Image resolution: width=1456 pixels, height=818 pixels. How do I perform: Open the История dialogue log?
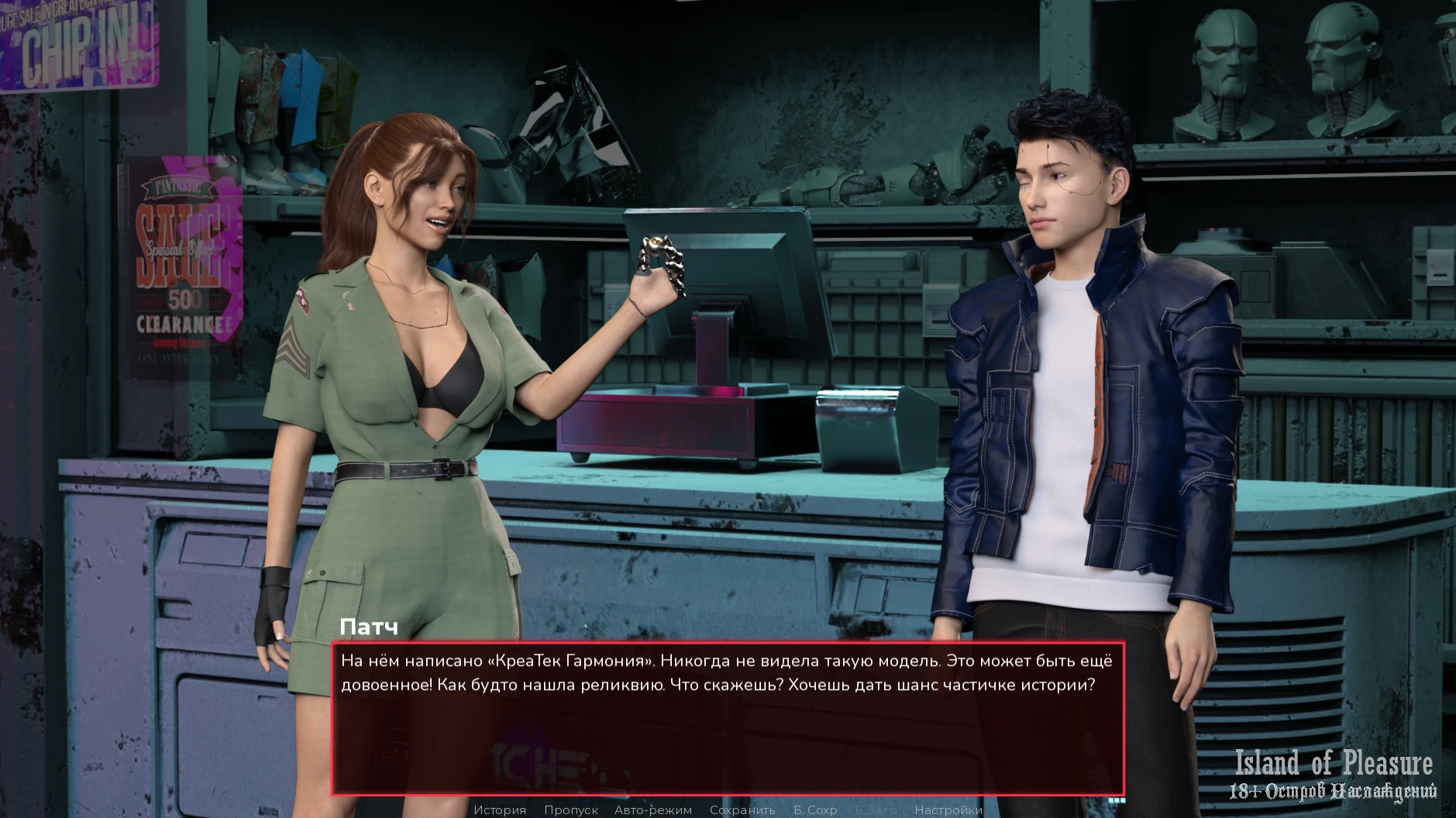pyautogui.click(x=500, y=809)
